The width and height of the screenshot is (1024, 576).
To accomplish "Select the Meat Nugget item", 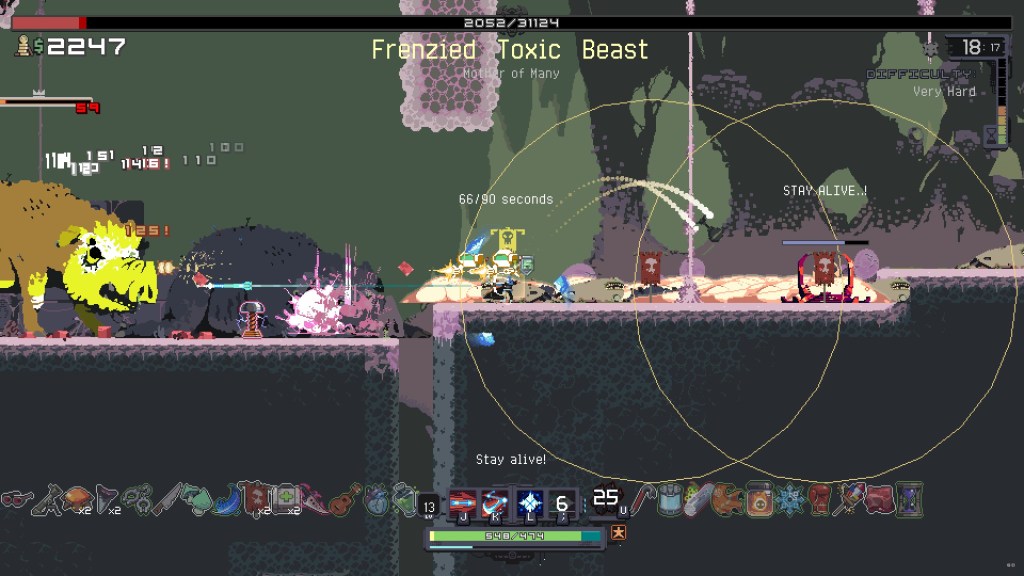I will 880,498.
